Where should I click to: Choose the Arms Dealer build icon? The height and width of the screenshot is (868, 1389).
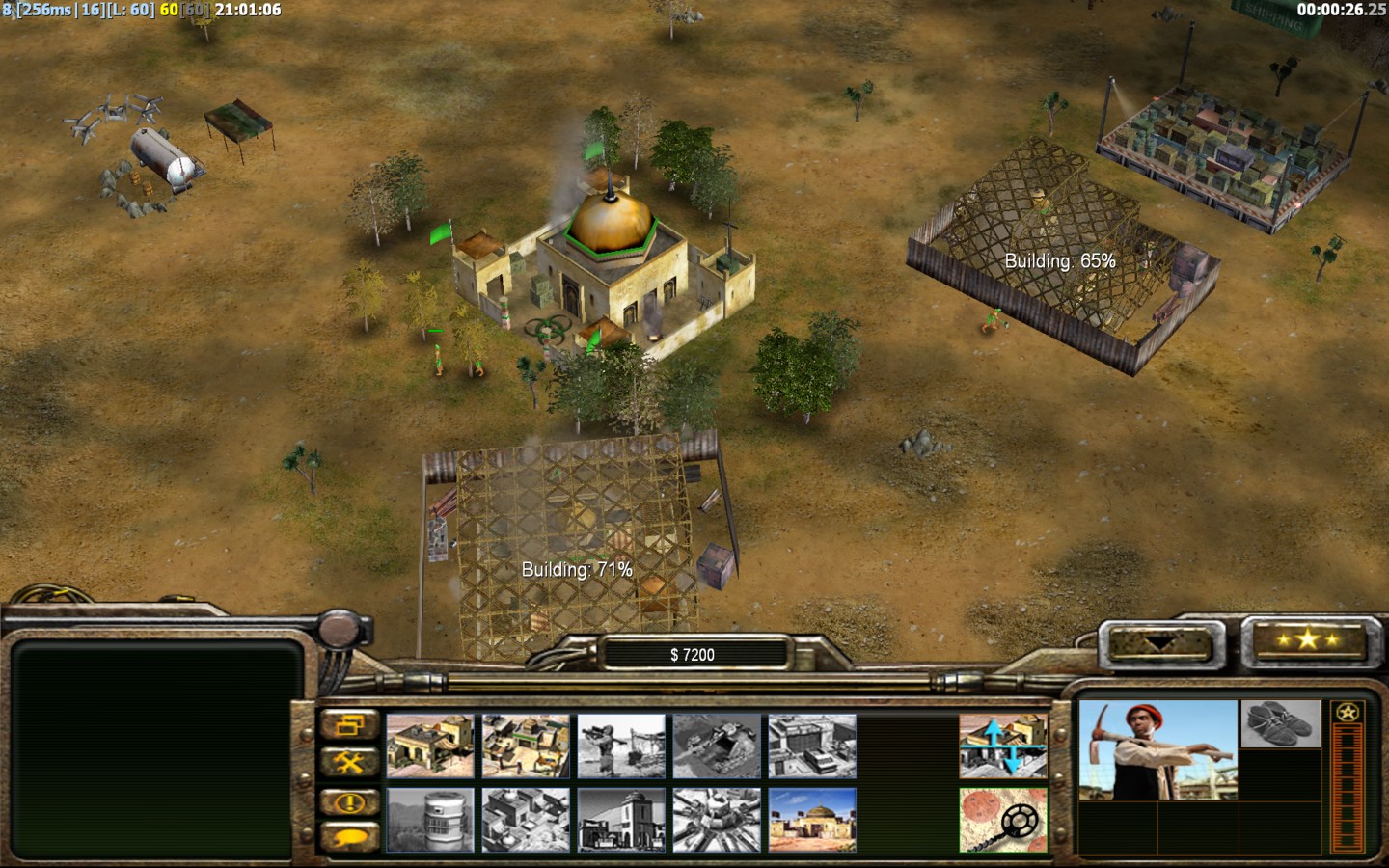[x=812, y=746]
